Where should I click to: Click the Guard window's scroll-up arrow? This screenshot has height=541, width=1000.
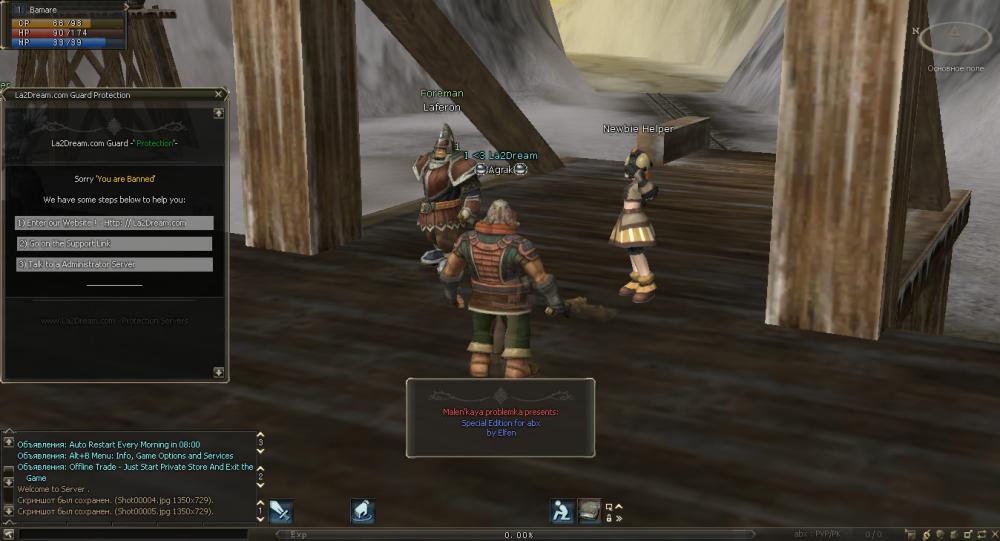[219, 113]
